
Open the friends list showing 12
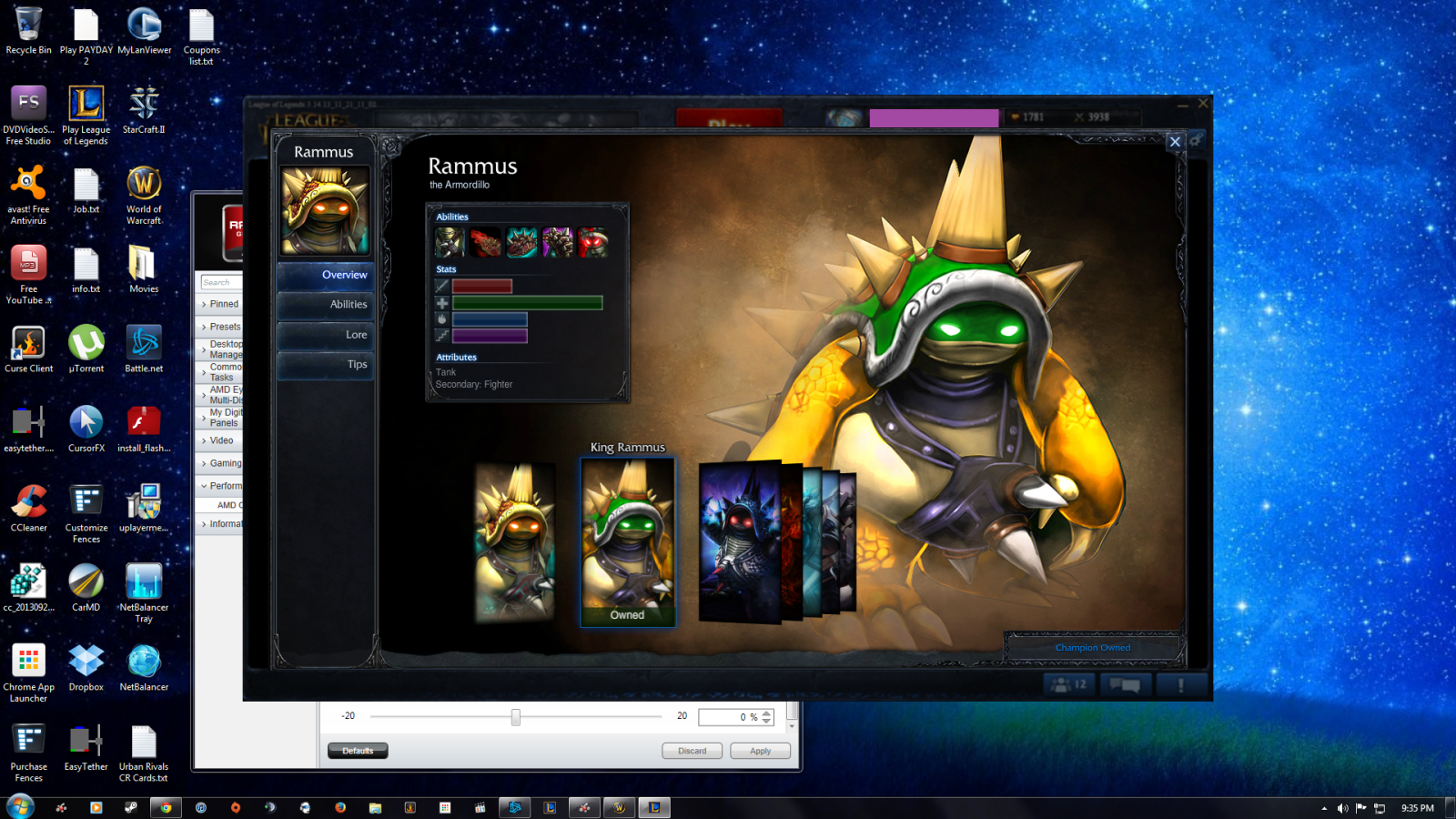[1069, 684]
